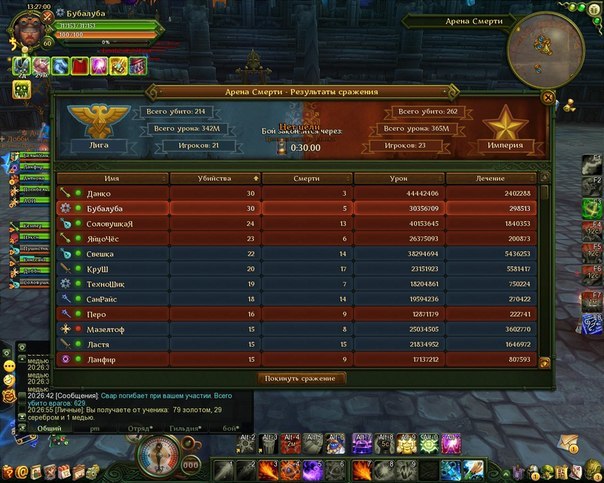Click the Империя faction star emblem
Screen dimensions: 604x483
coord(506,125)
